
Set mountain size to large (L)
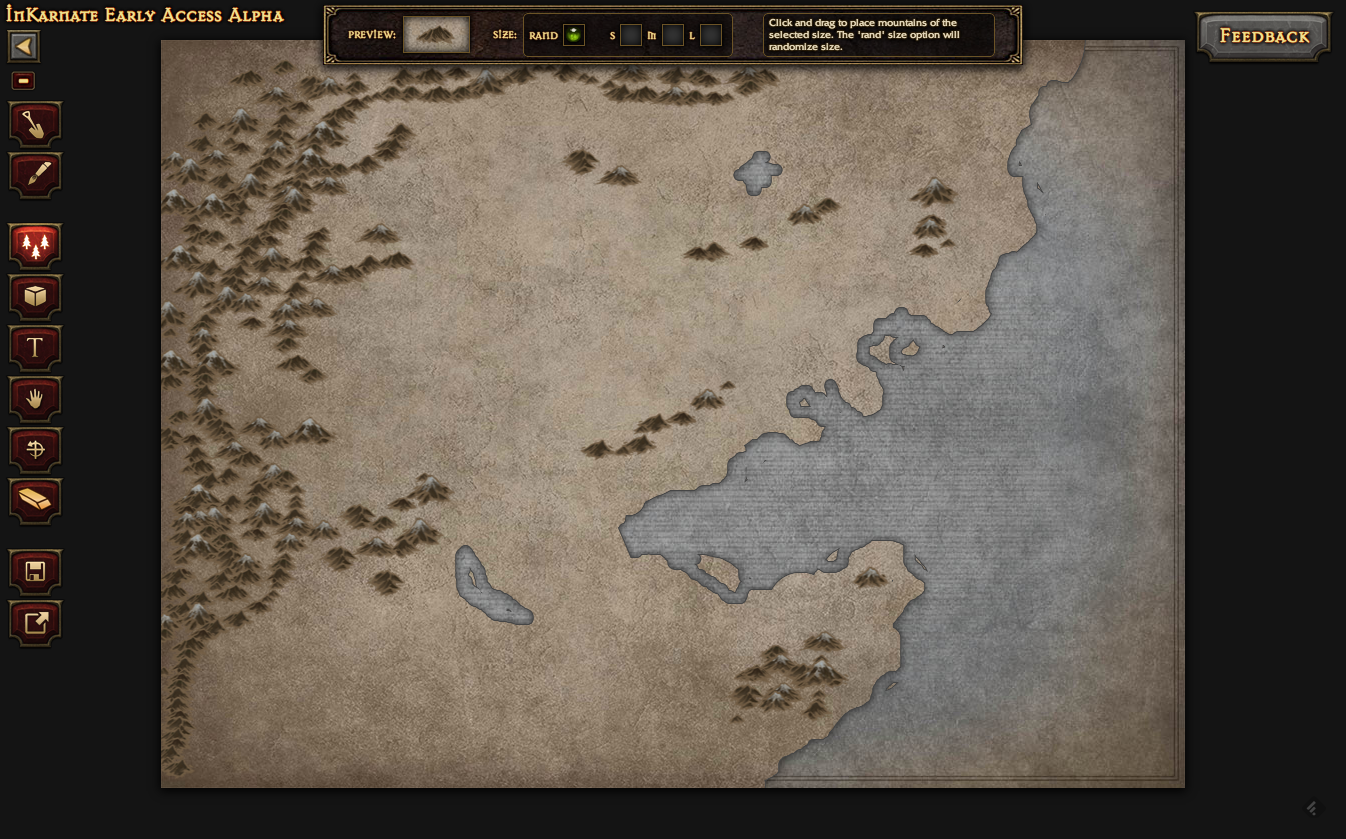[711, 35]
